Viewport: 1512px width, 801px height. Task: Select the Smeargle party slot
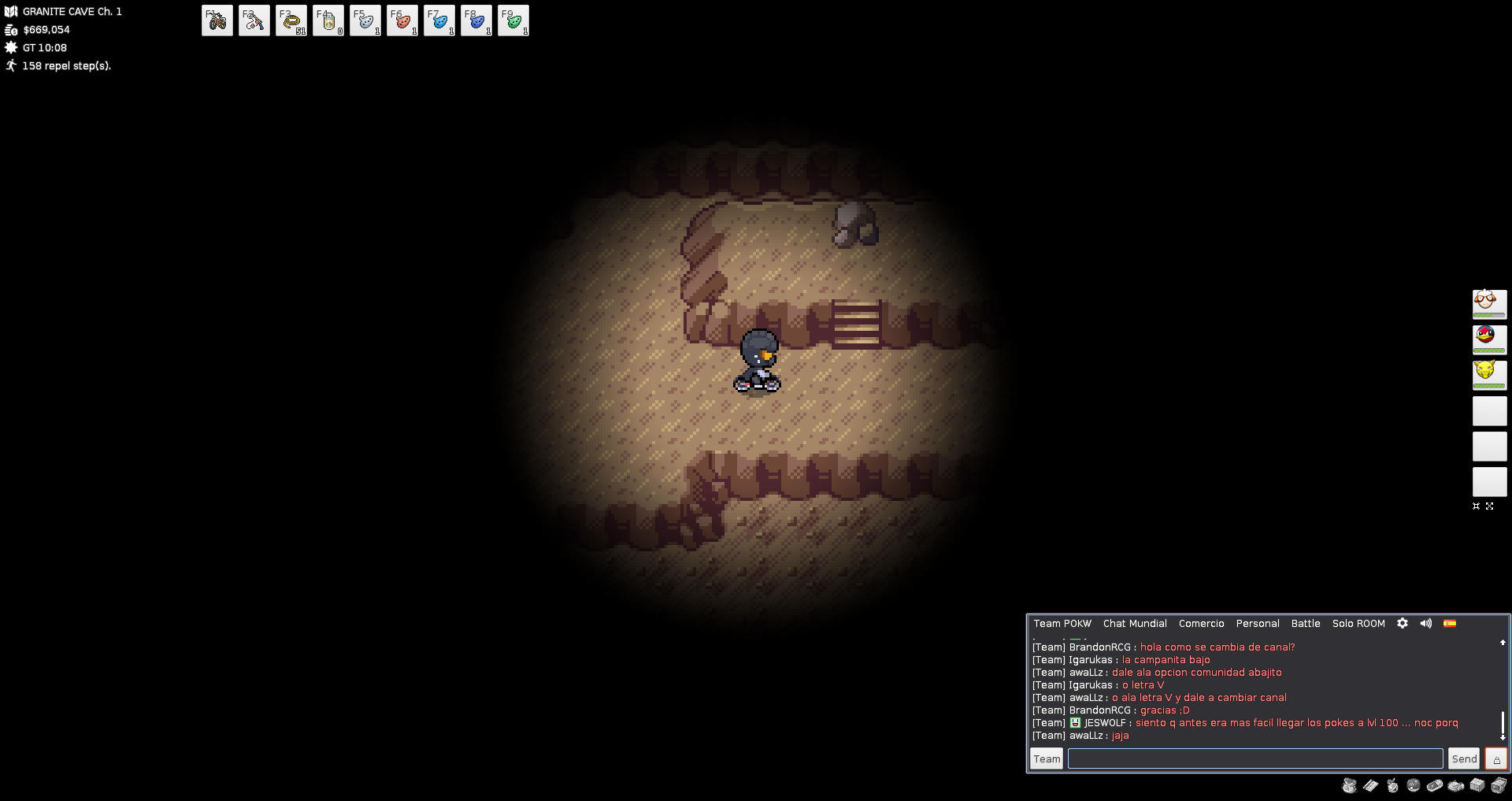(1489, 304)
